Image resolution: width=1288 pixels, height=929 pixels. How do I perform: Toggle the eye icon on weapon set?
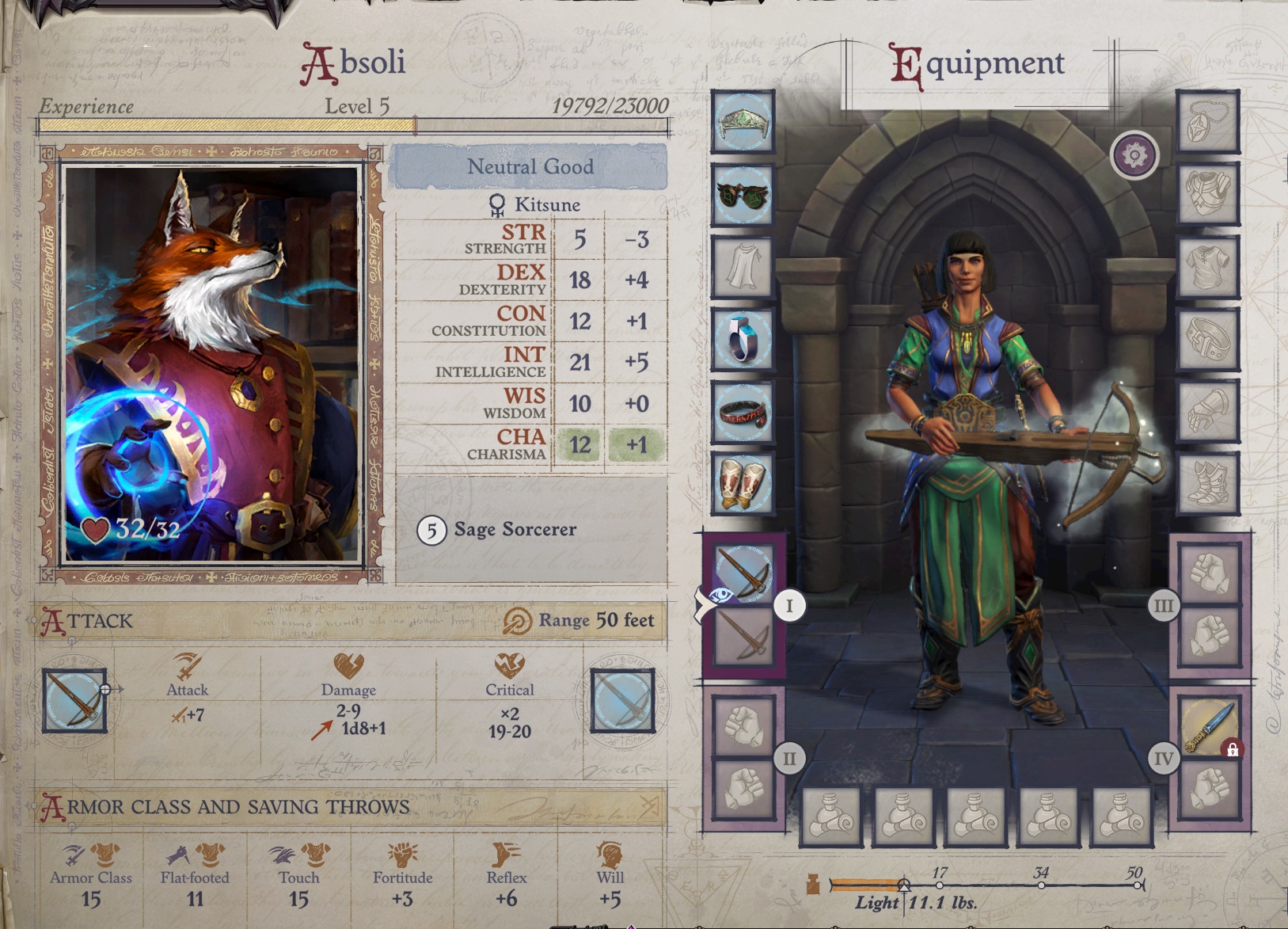[x=719, y=596]
